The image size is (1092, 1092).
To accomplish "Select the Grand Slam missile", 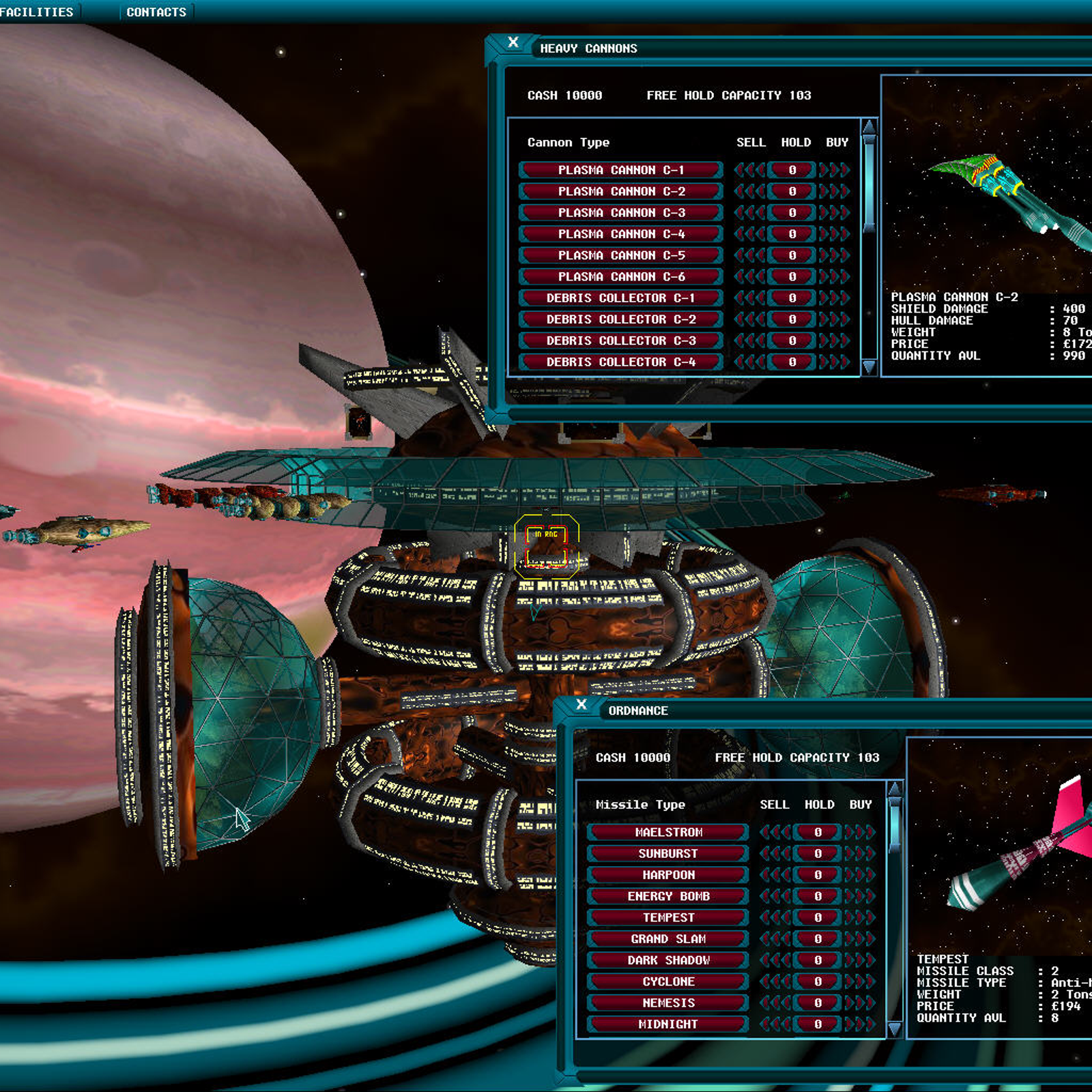I will (668, 939).
